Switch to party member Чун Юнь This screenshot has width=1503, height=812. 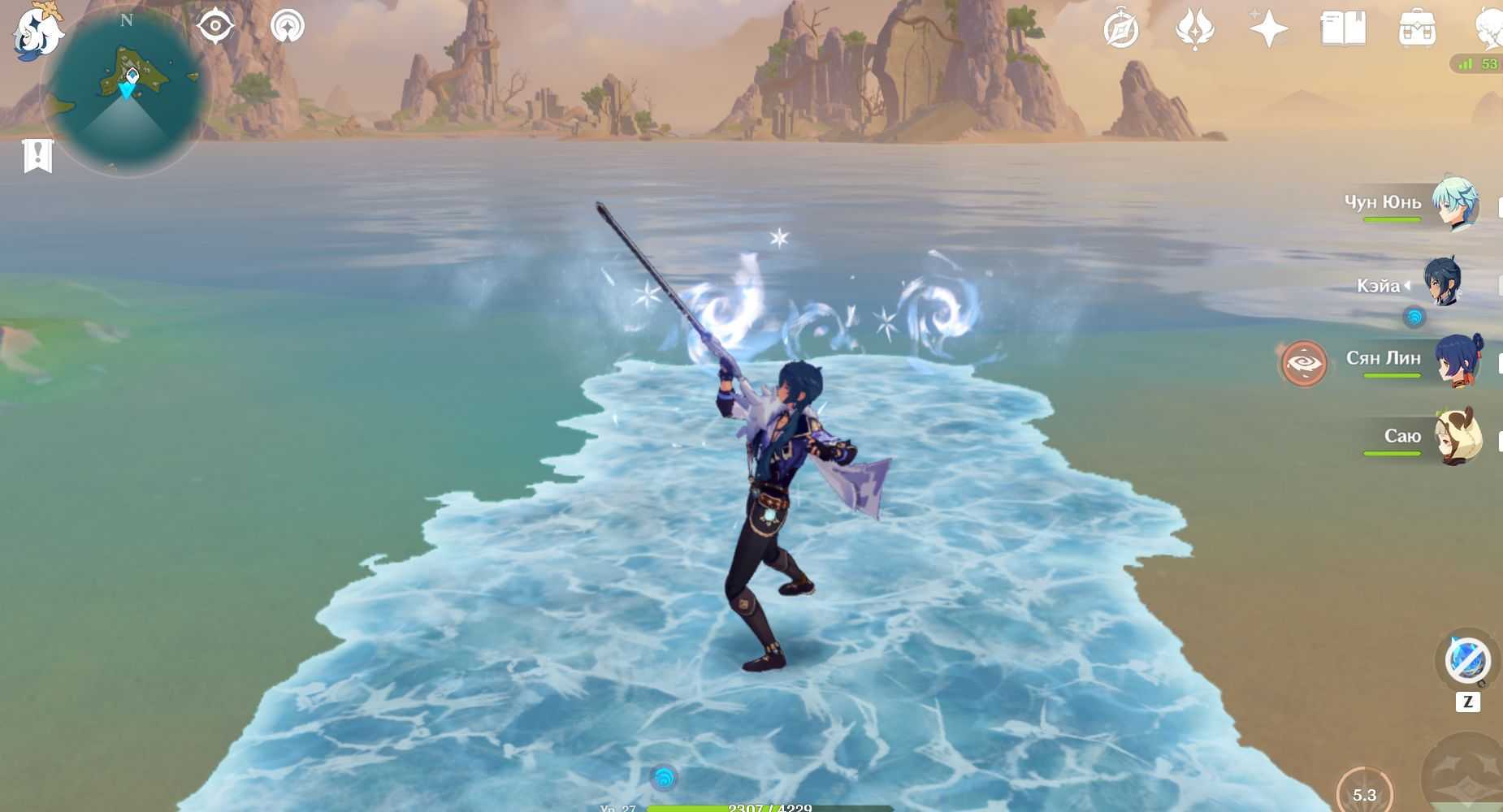pos(1454,204)
